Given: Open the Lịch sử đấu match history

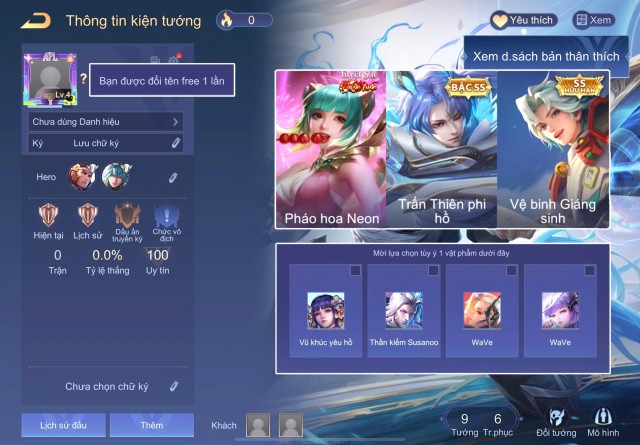Looking at the screenshot, I should click(64, 425).
